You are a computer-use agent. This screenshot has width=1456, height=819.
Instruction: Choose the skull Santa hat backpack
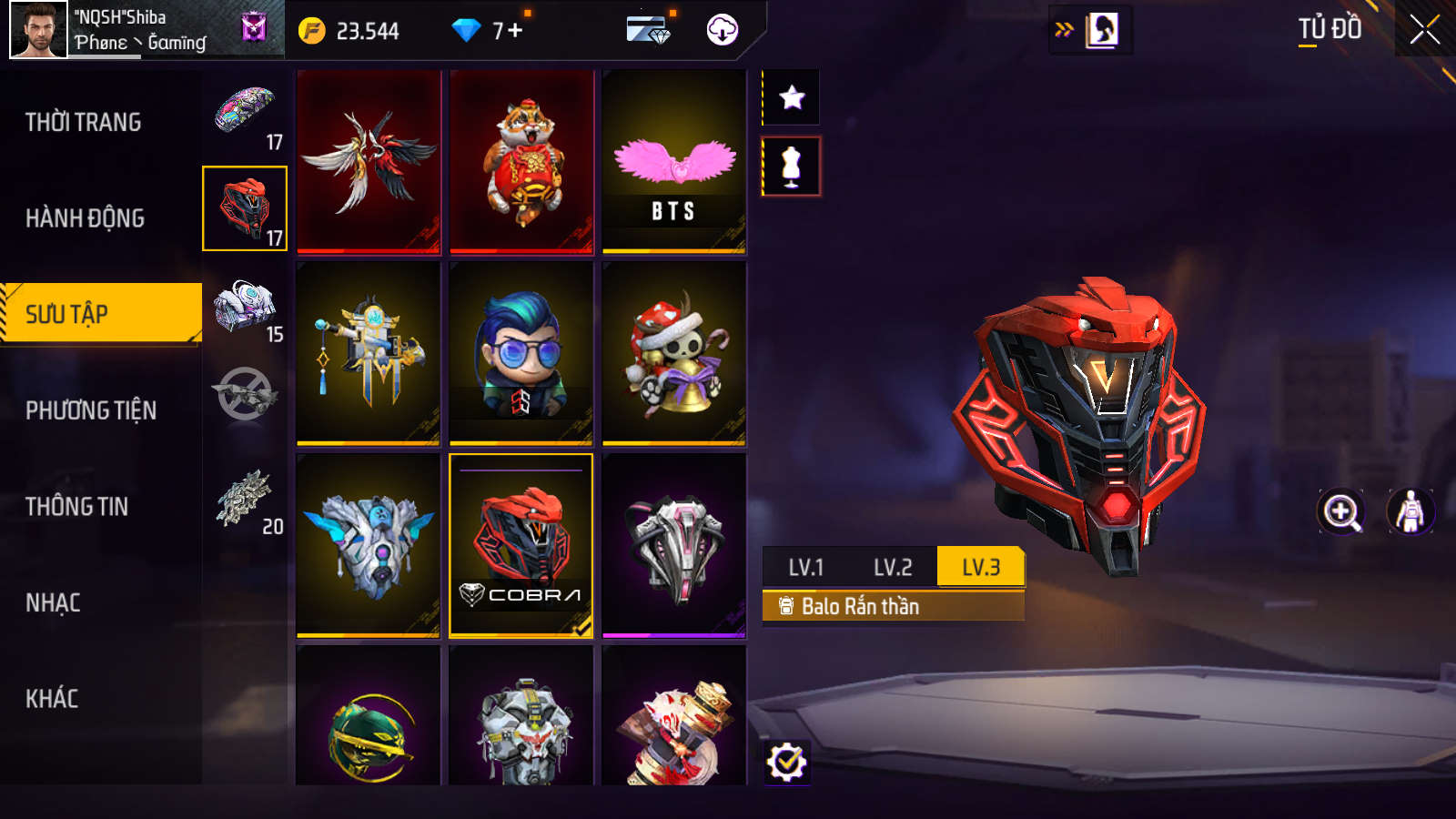coord(674,354)
